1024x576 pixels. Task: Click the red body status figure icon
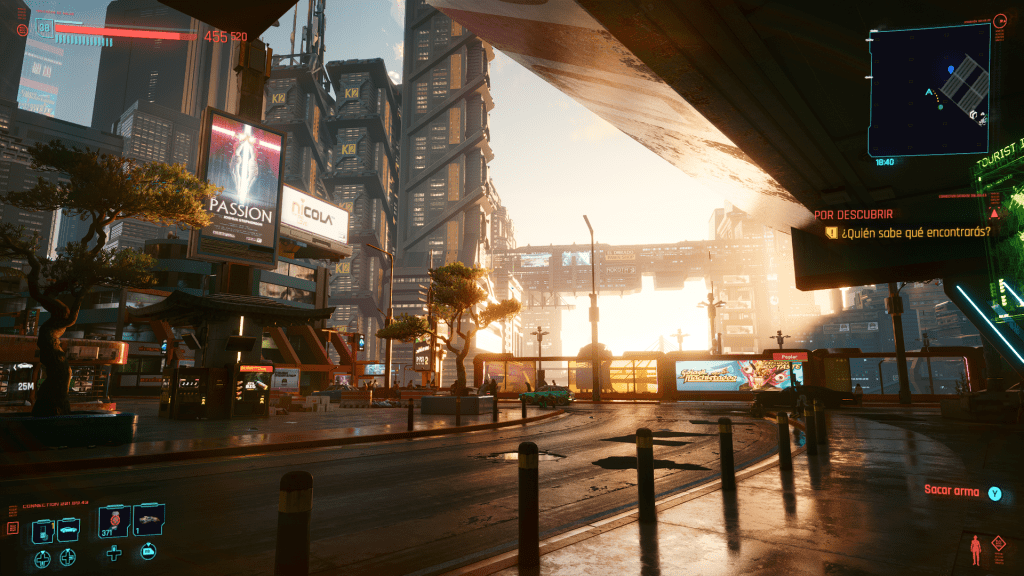[x=975, y=549]
